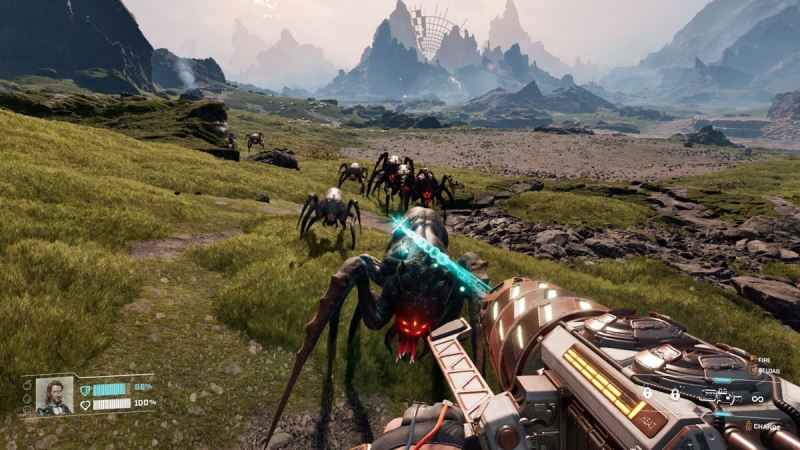Select the equipped weapon icon
800x450 pixels.
(720, 396)
